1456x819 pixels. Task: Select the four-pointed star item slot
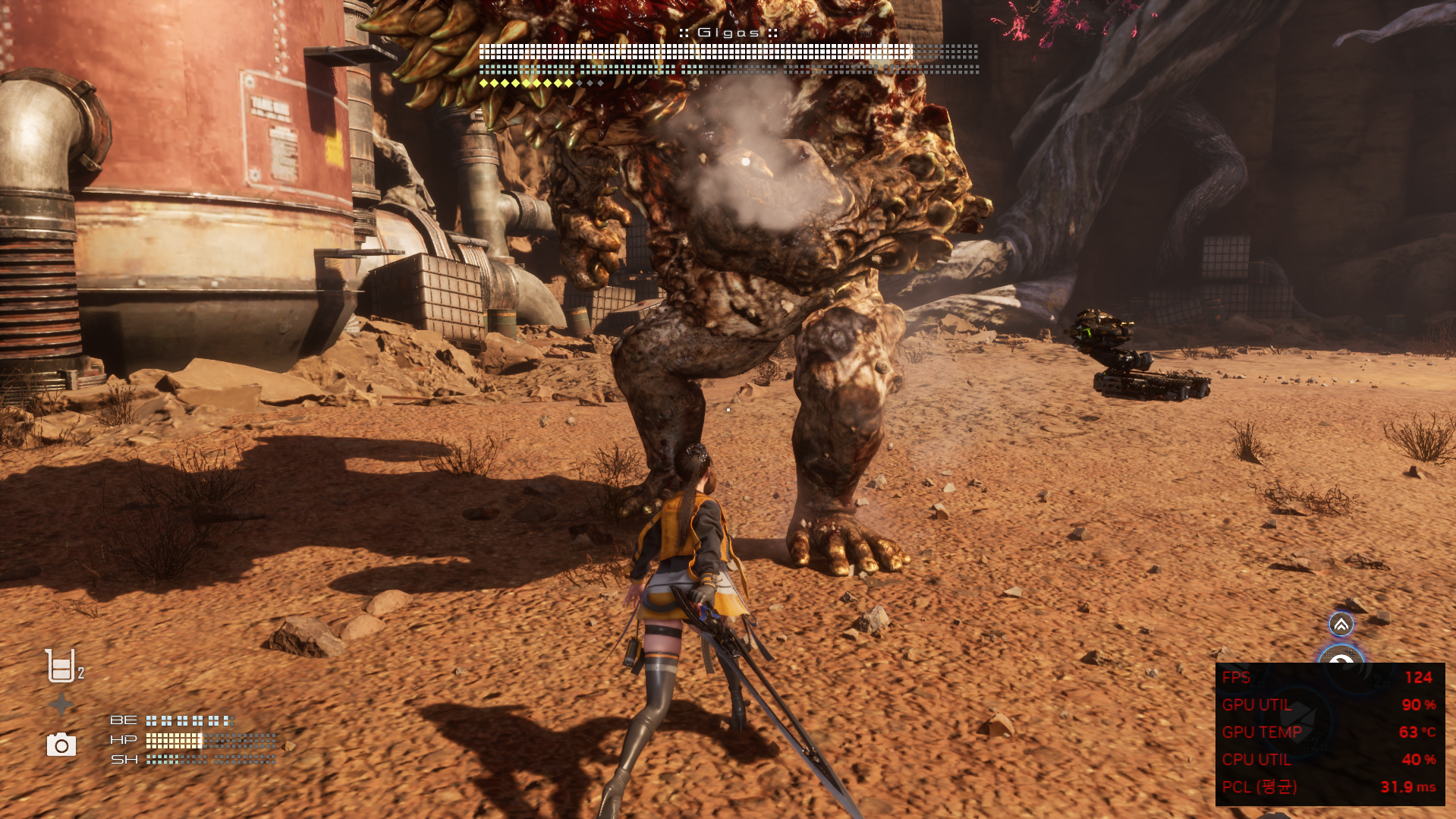(61, 705)
